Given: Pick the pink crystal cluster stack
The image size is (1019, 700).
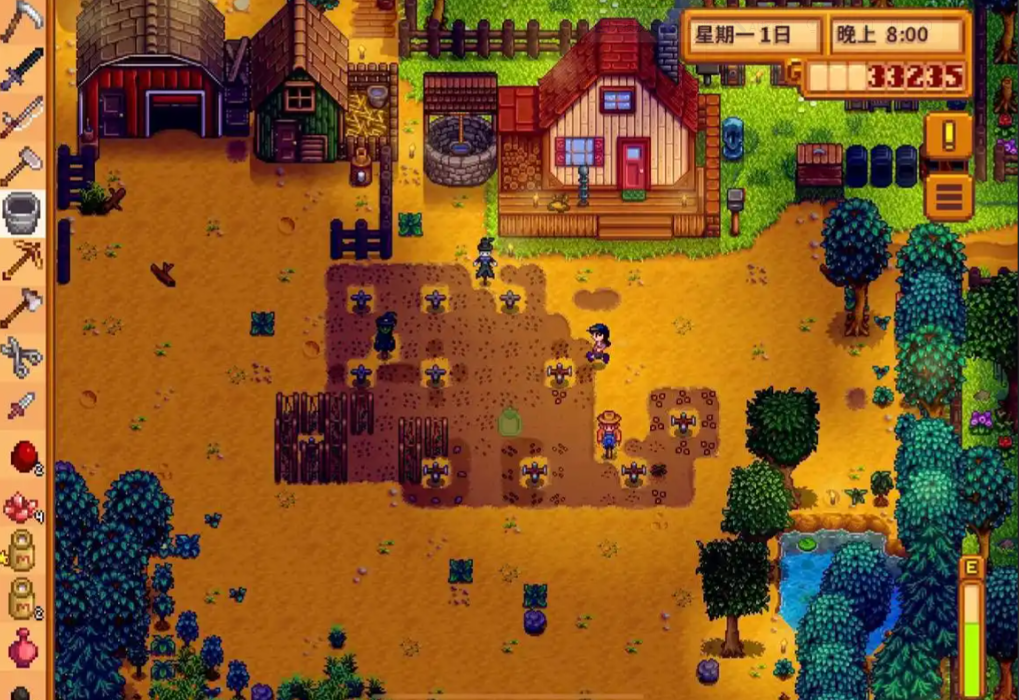Looking at the screenshot, I should pyautogui.click(x=21, y=507).
